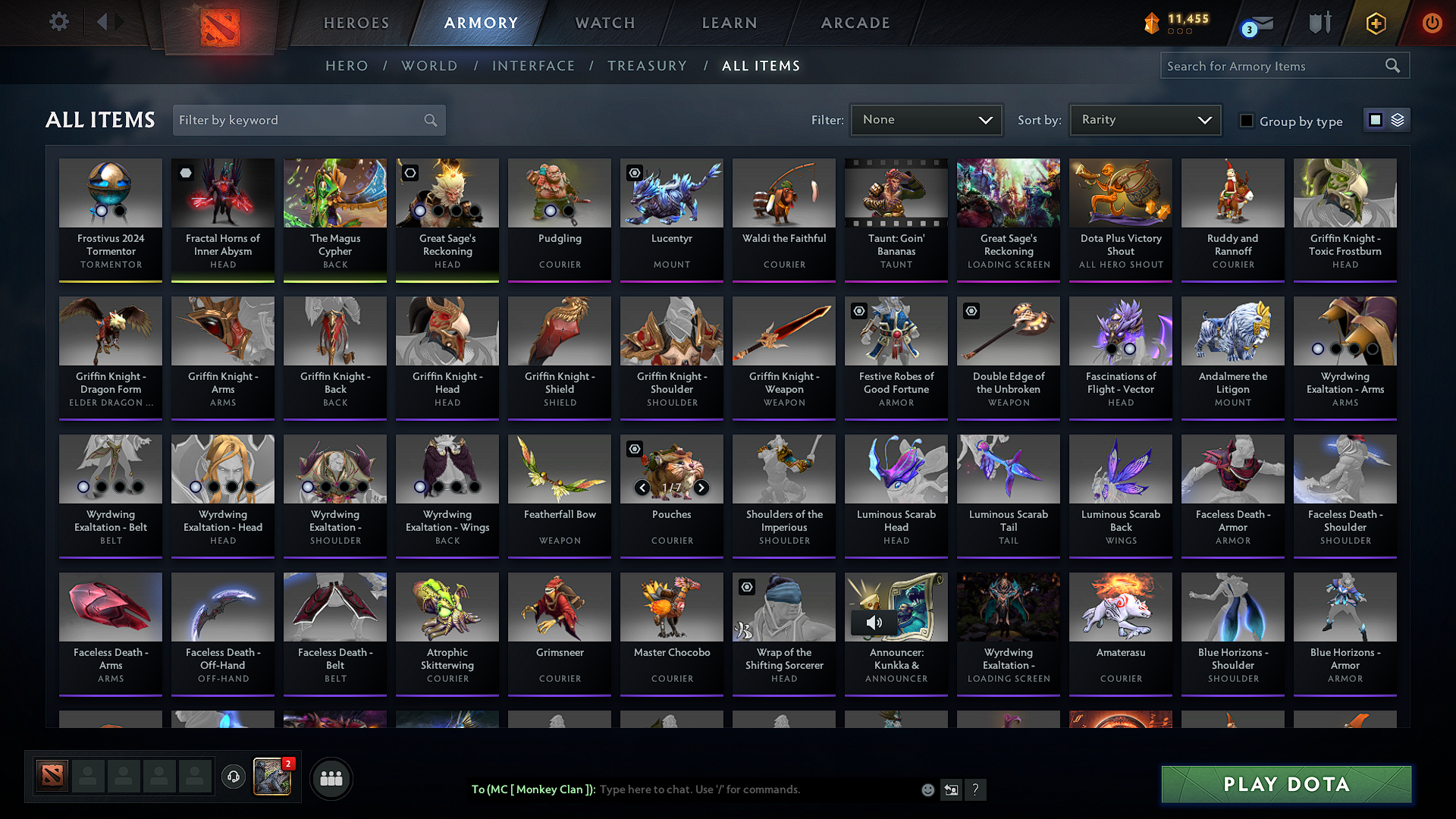Open the TREASURY section
This screenshot has width=1456, height=819.
[647, 65]
